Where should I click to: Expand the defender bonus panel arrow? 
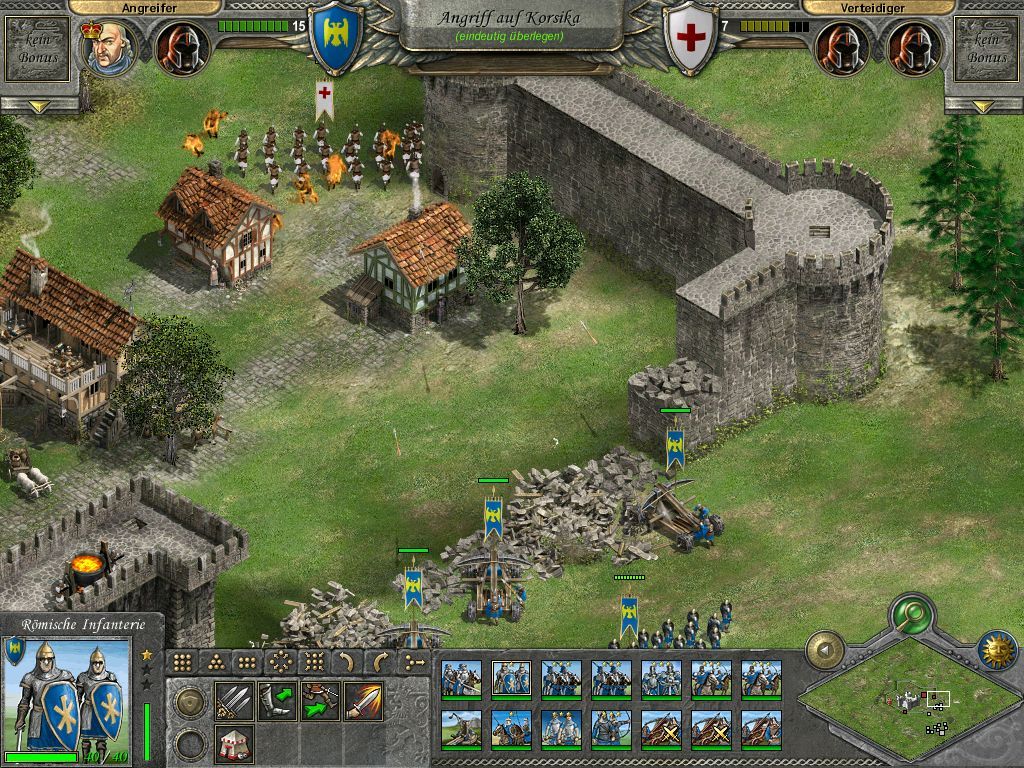click(984, 106)
